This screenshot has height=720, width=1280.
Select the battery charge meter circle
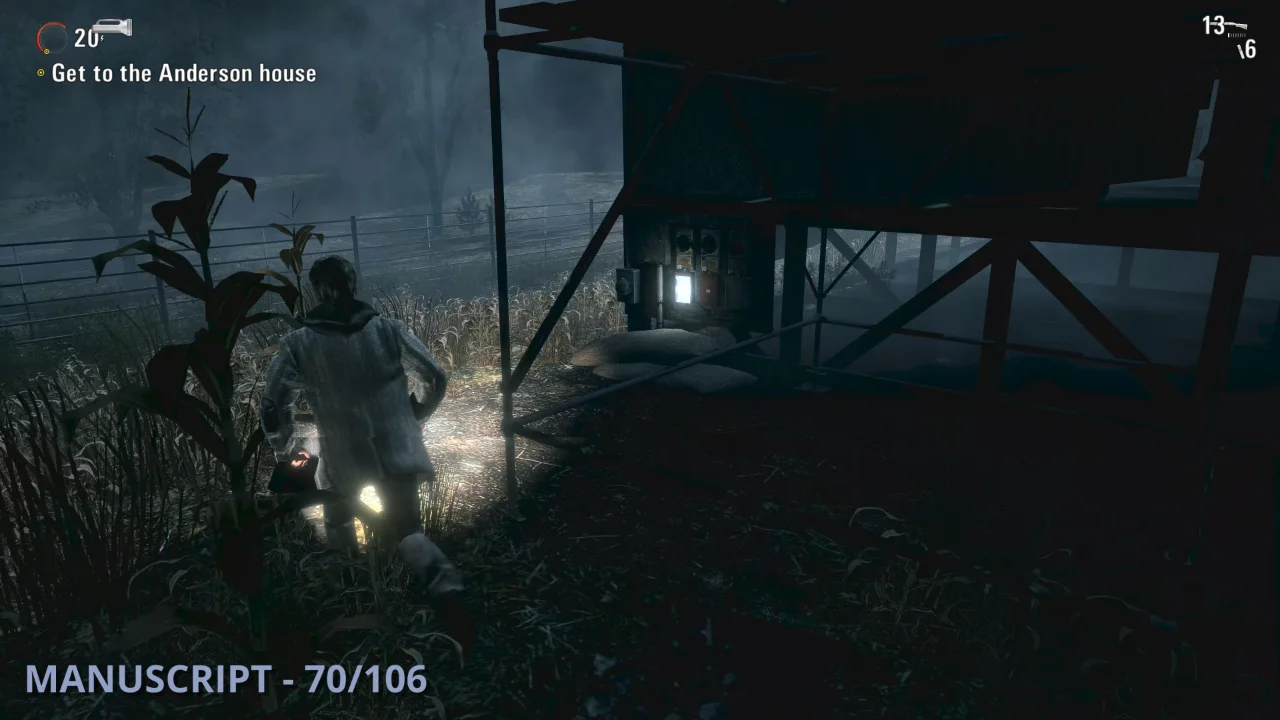click(52, 38)
